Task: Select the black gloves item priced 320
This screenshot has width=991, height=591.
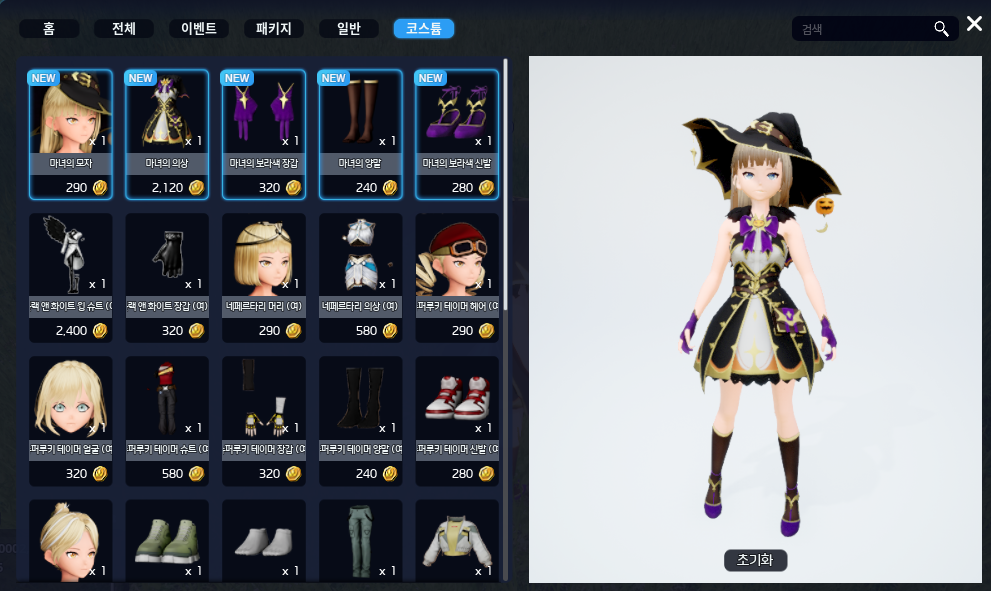Action: tap(166, 276)
